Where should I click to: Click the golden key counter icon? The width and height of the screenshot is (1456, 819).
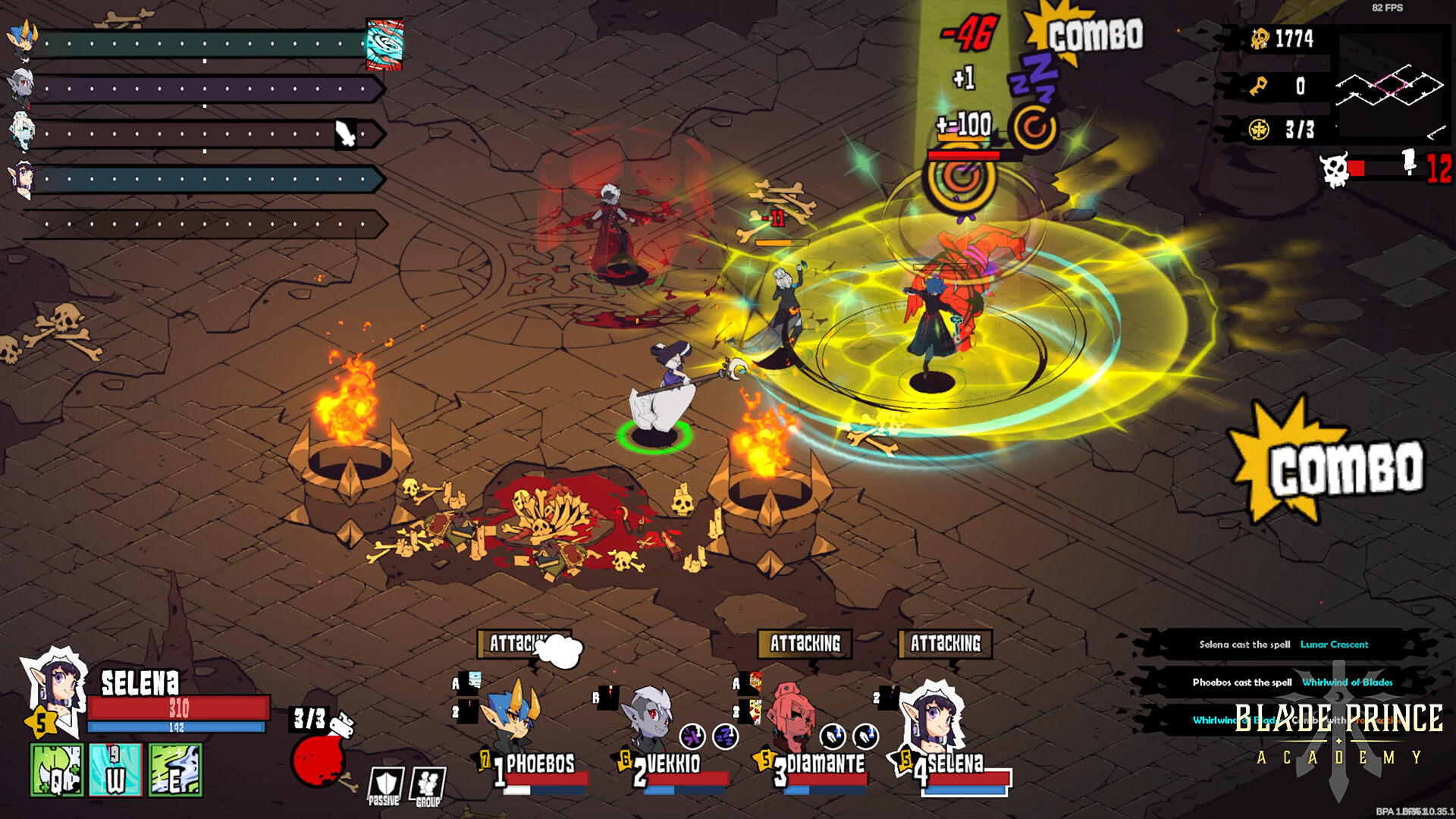click(1259, 85)
